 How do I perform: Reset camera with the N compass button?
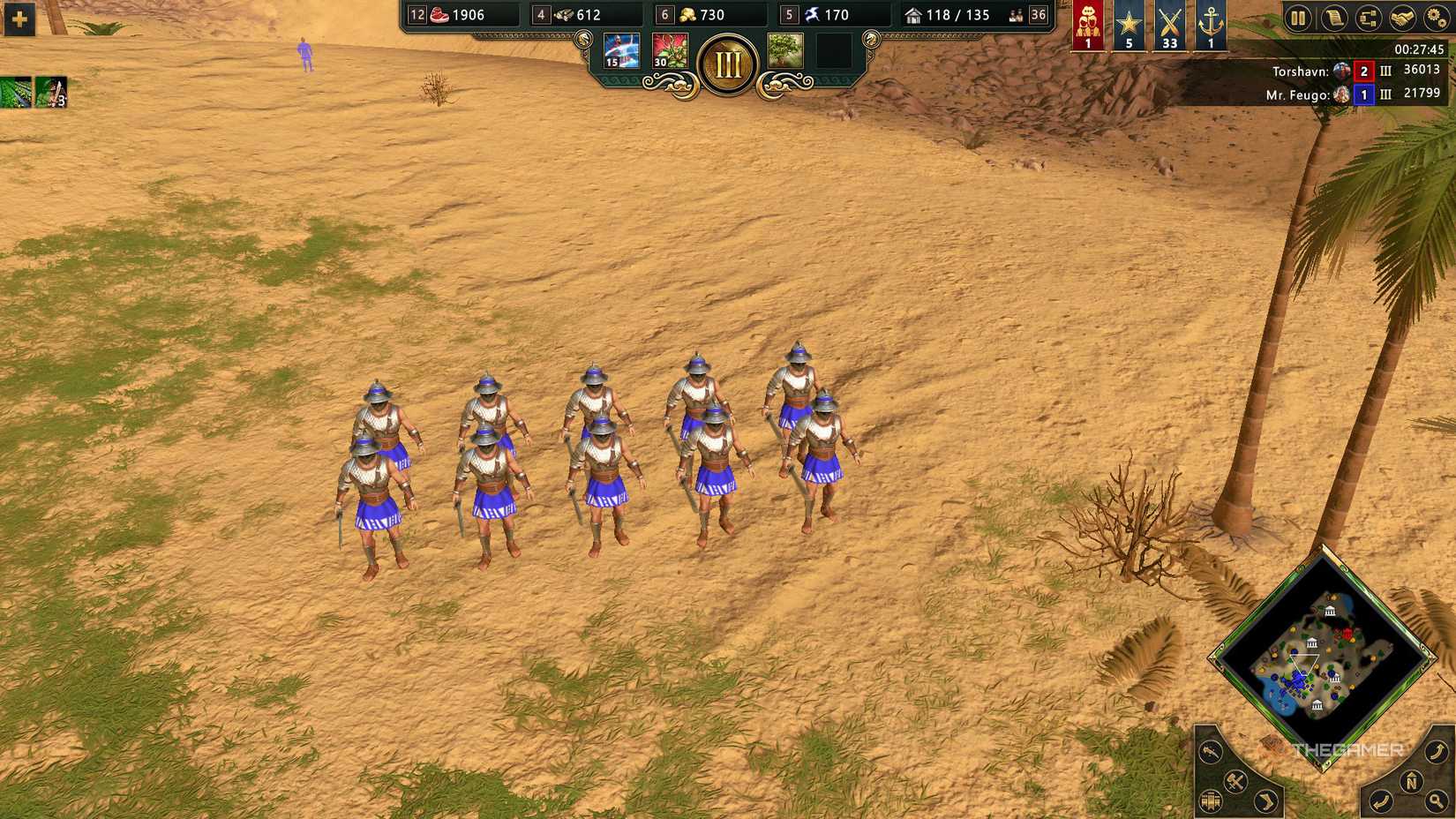click(x=1410, y=781)
